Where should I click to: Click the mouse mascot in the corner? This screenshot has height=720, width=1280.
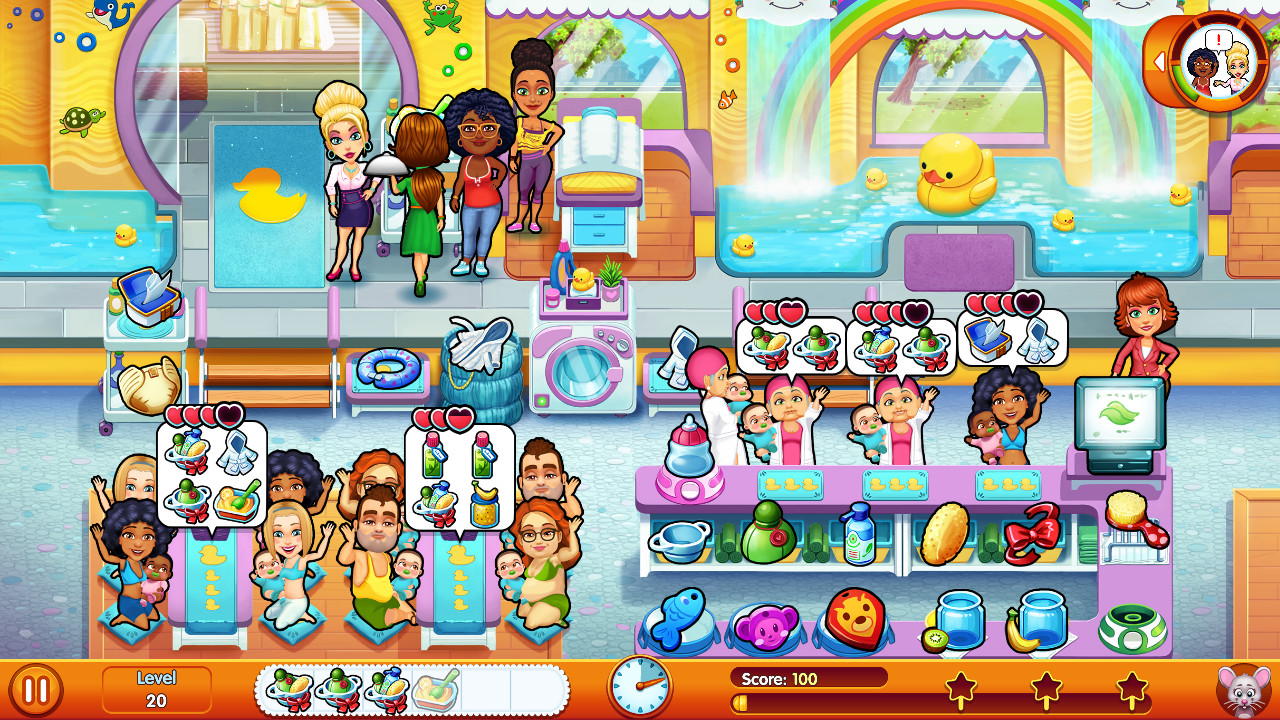point(1243,690)
